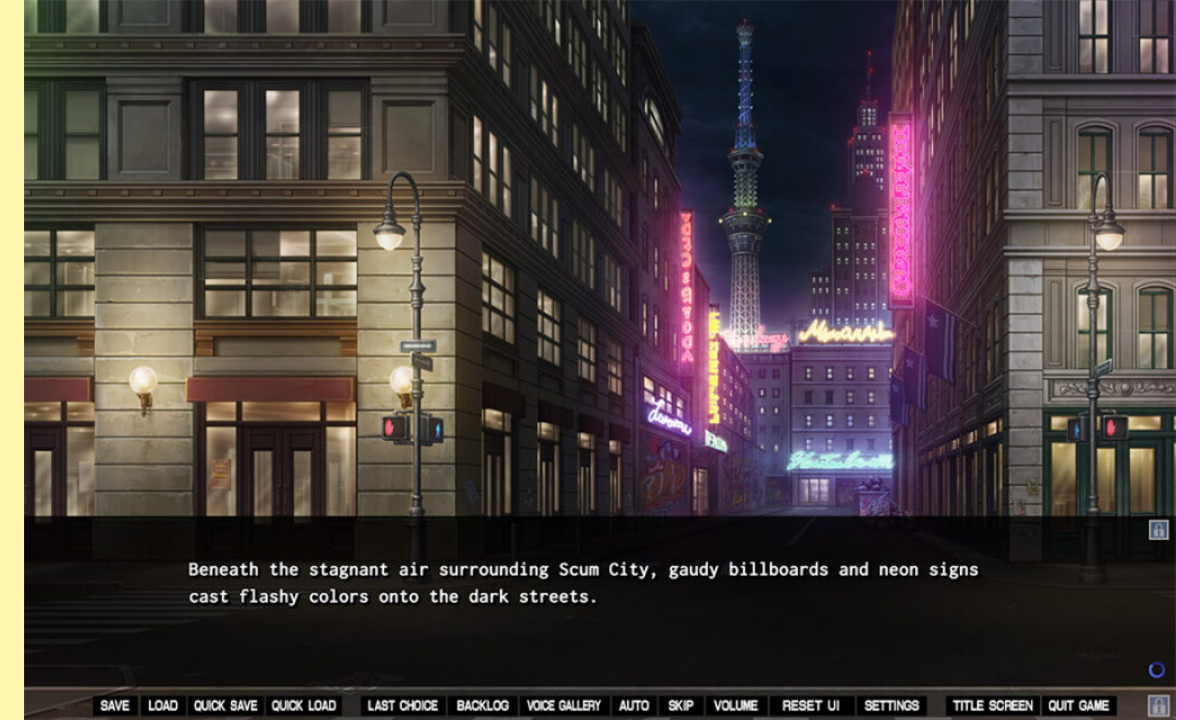Screen dimensions: 1200x720
Task: Open the Volume controls
Action: (737, 706)
